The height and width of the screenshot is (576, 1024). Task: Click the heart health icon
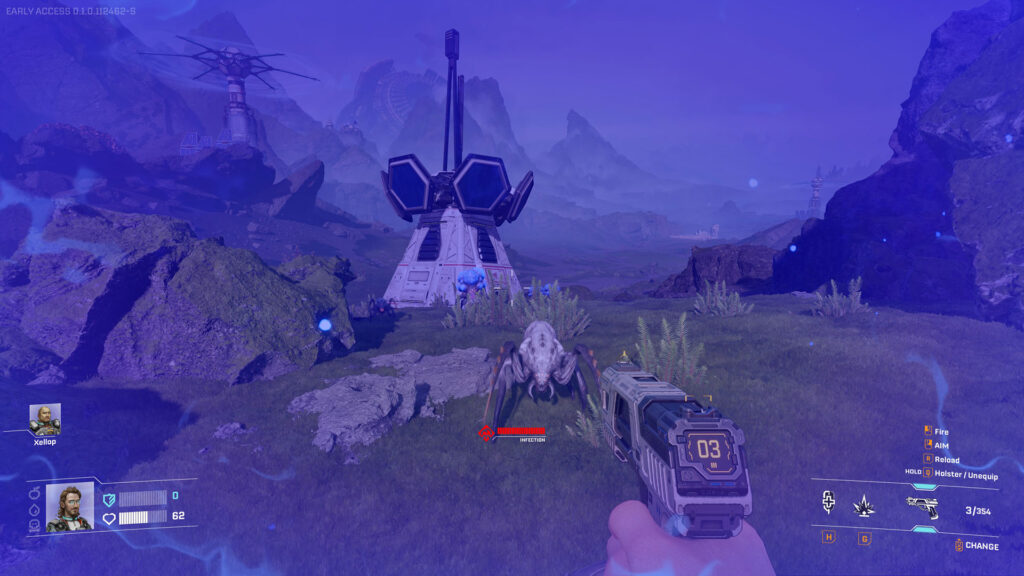(109, 517)
